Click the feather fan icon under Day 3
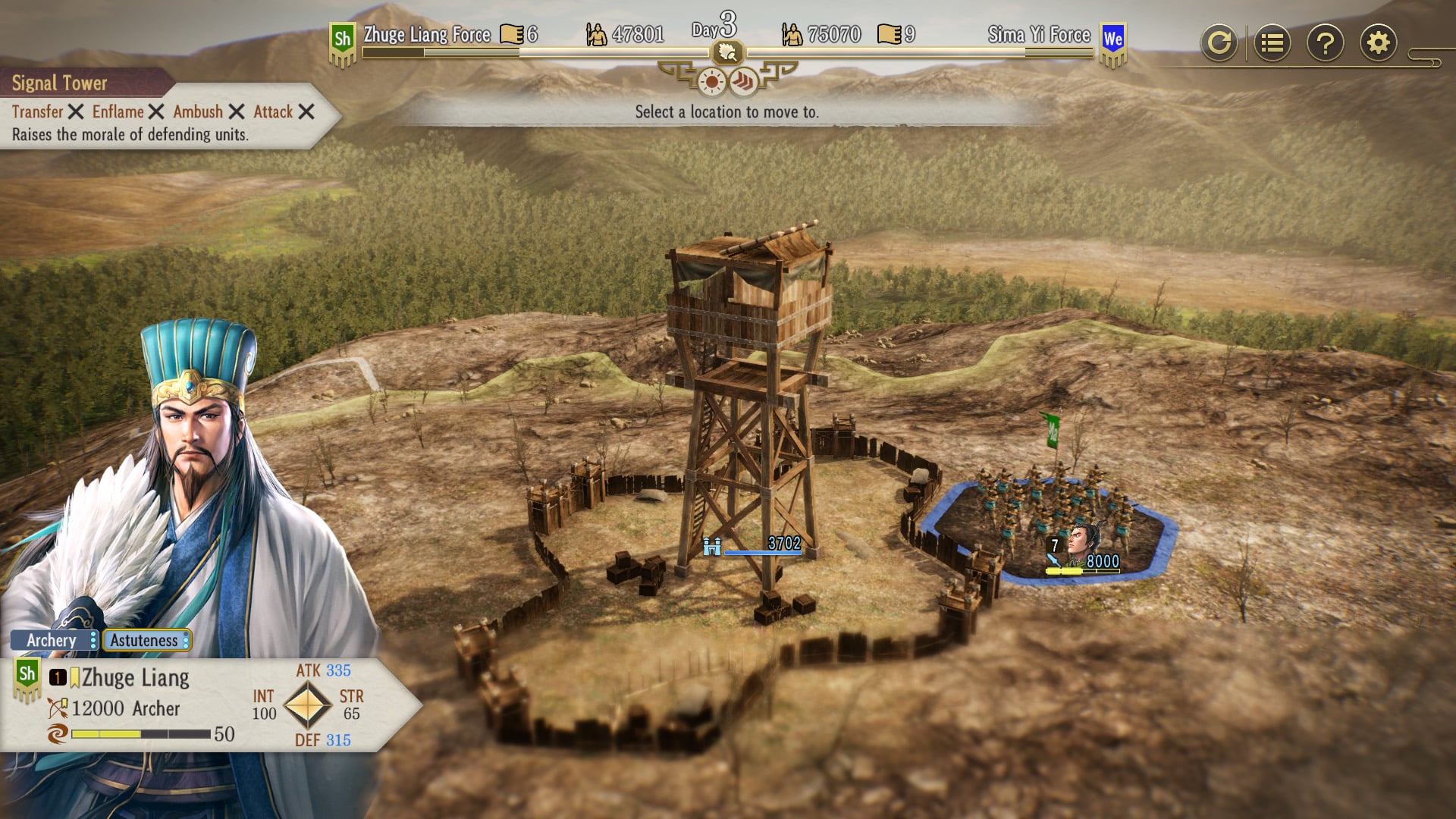This screenshot has width=1456, height=819. (727, 53)
